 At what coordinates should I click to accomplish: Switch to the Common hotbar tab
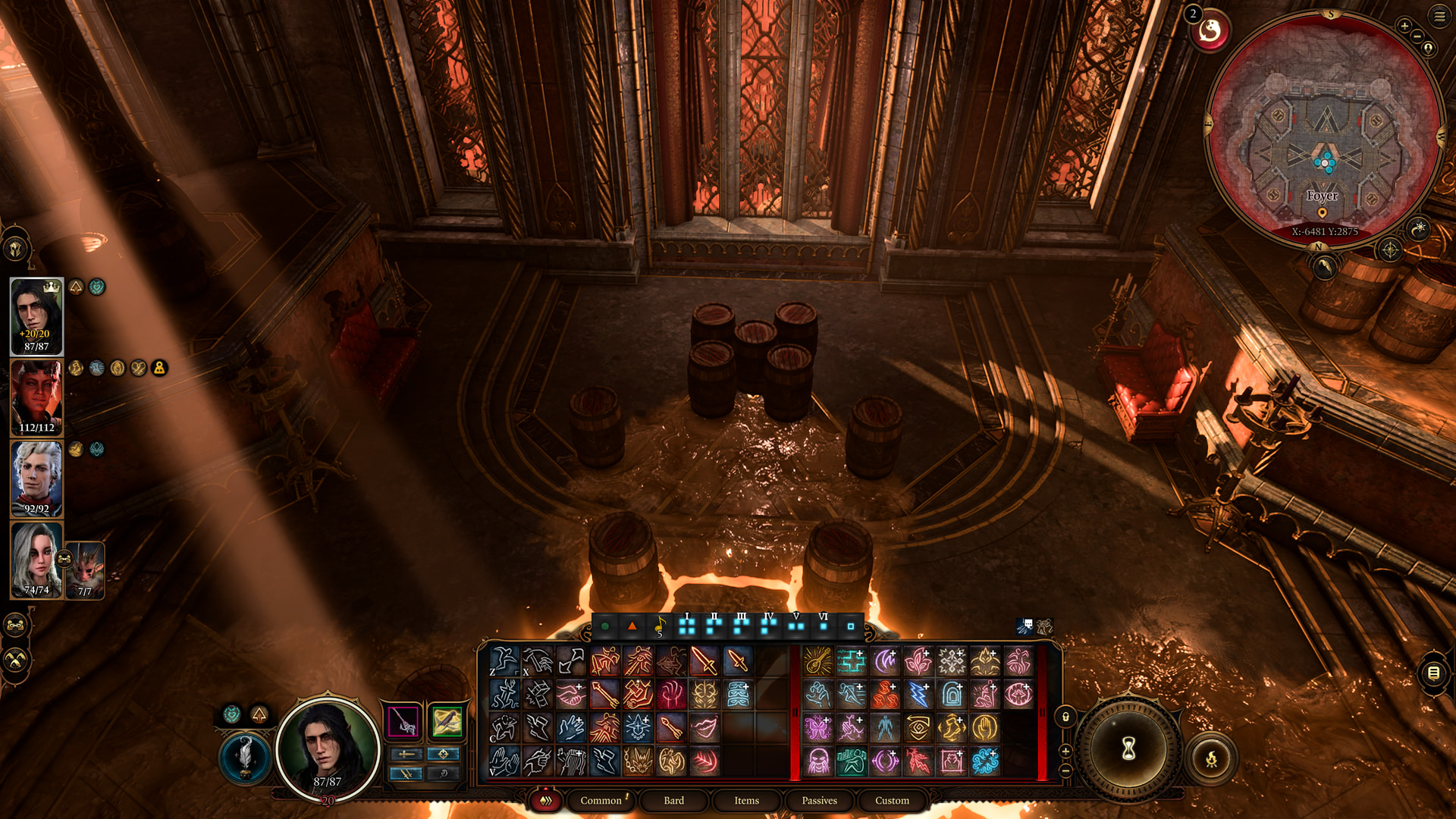(x=601, y=800)
